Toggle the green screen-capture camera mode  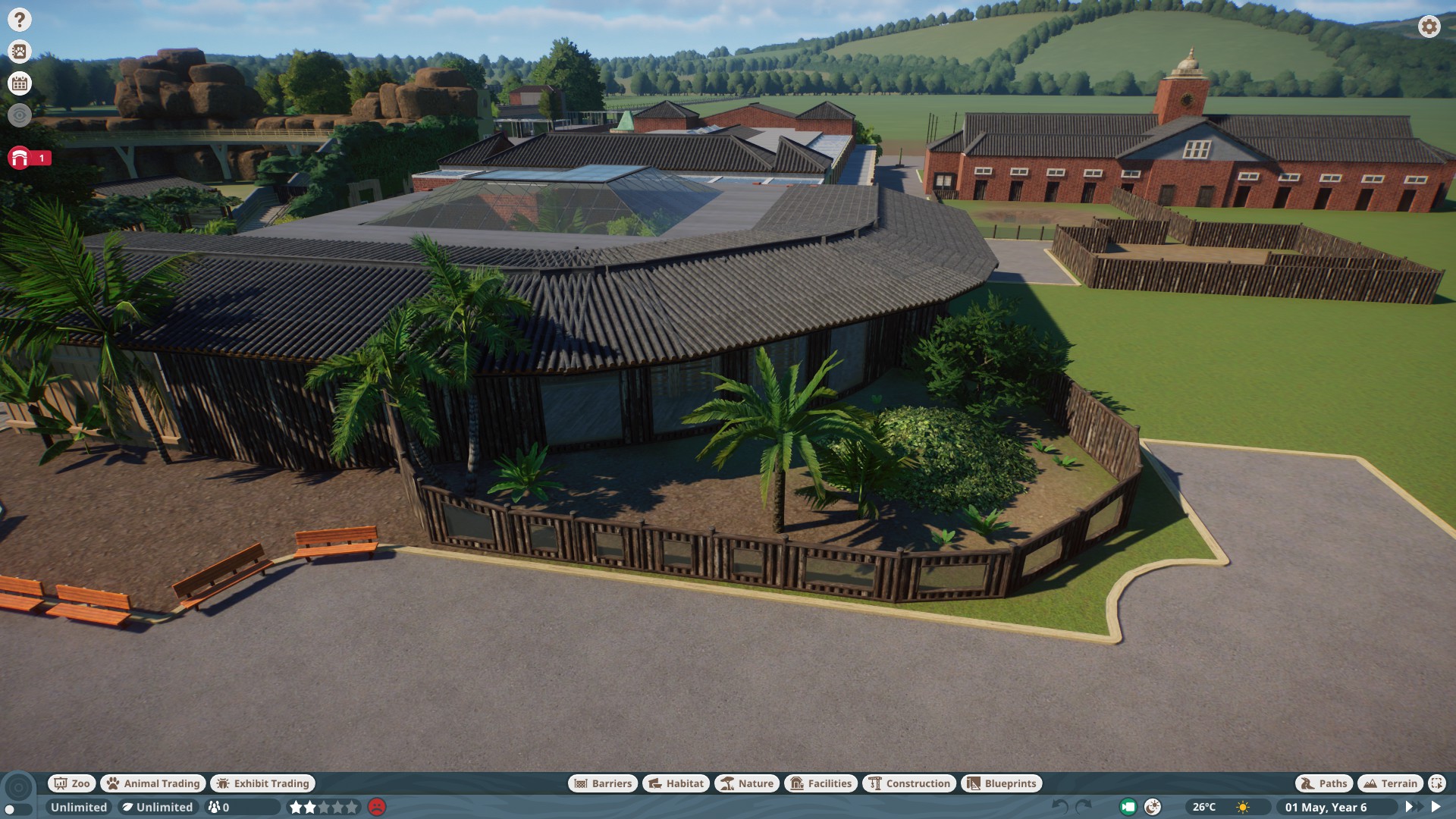coord(1129,808)
